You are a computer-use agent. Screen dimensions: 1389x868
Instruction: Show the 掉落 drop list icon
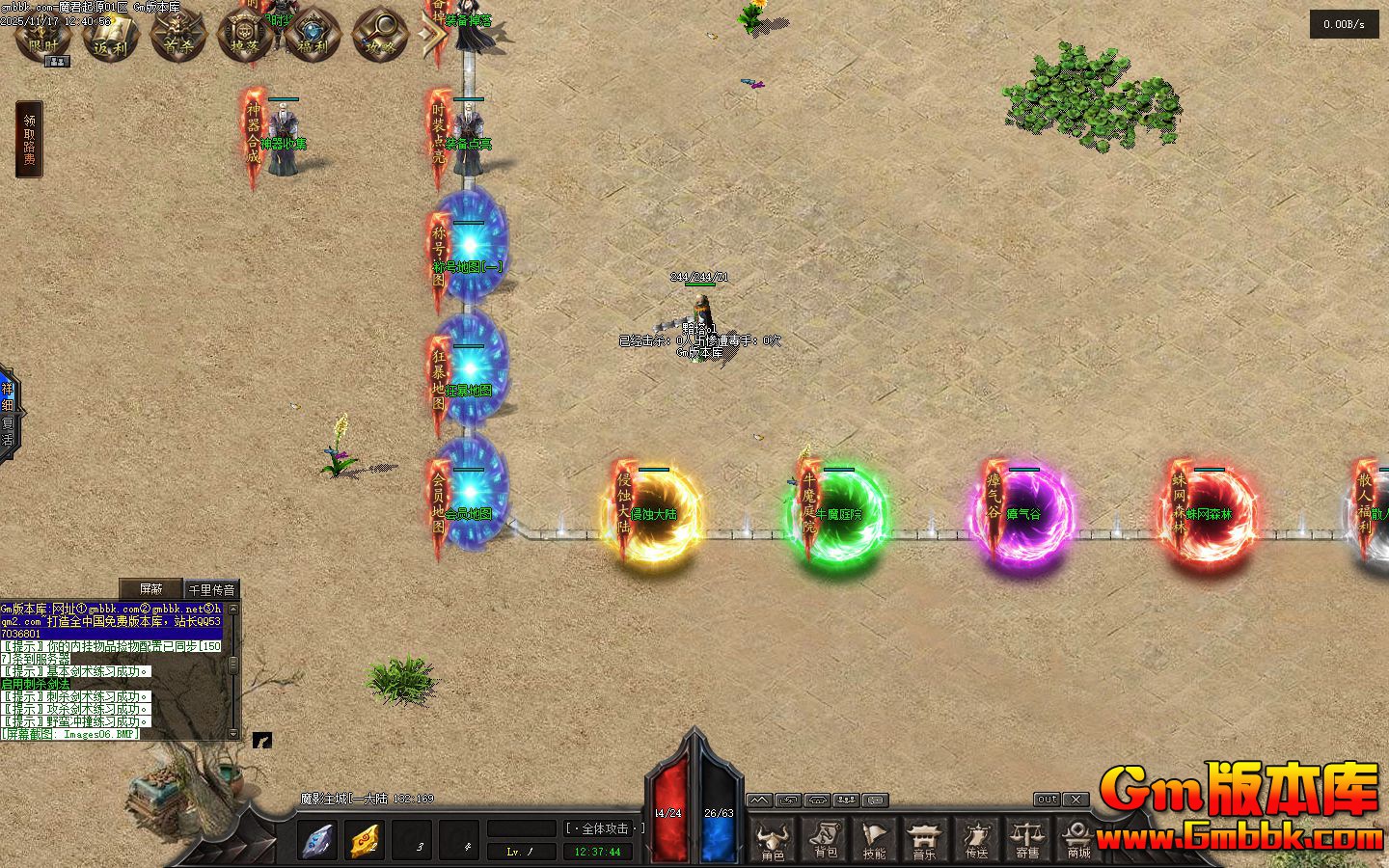click(245, 35)
